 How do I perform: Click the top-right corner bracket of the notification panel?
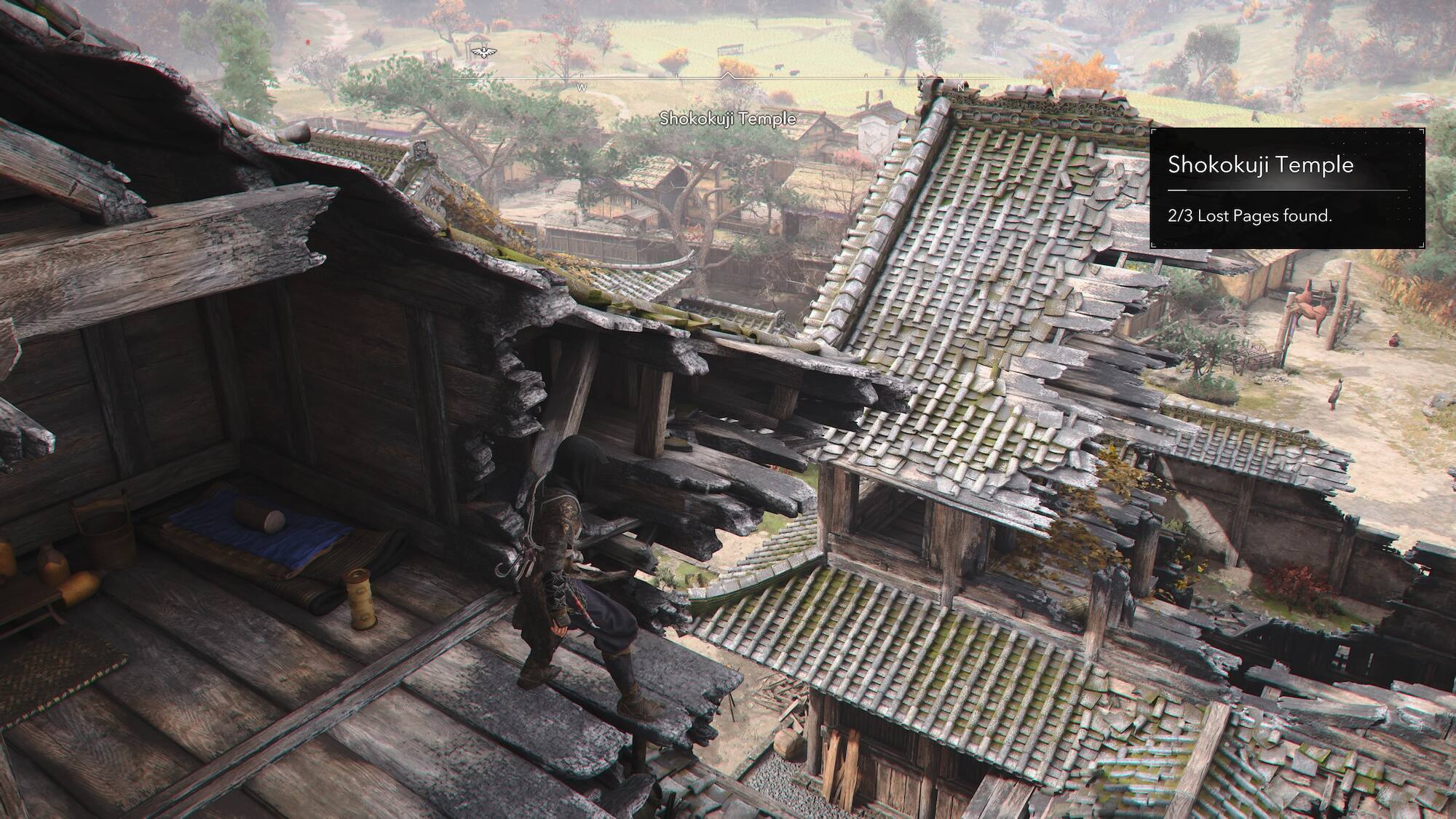click(1422, 132)
